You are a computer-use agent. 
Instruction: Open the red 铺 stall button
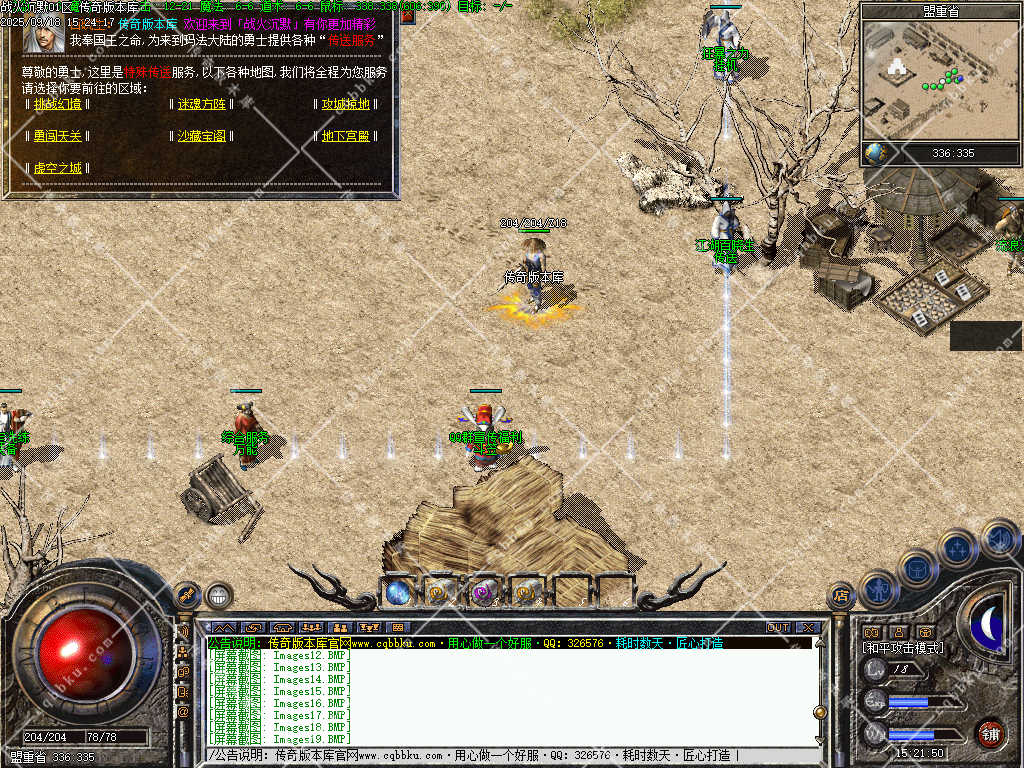990,733
